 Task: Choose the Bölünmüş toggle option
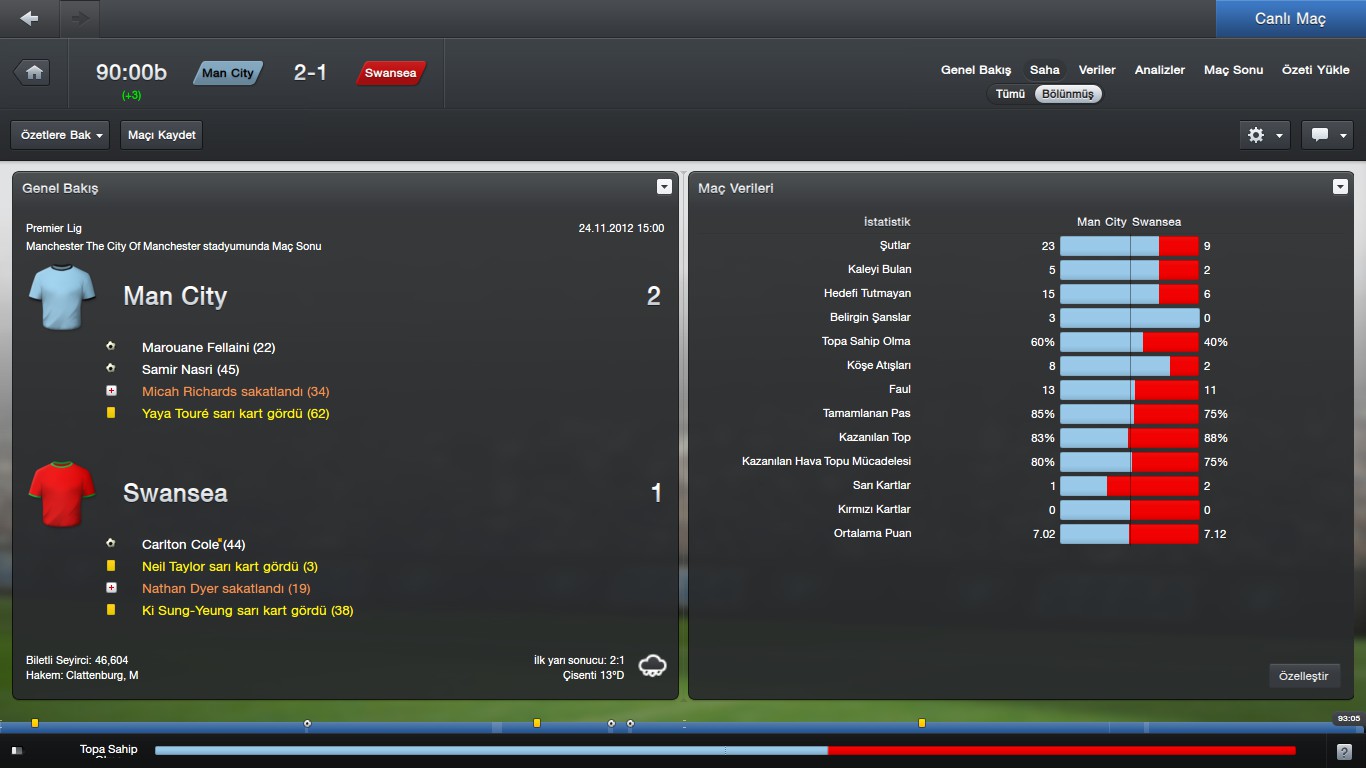click(1068, 94)
